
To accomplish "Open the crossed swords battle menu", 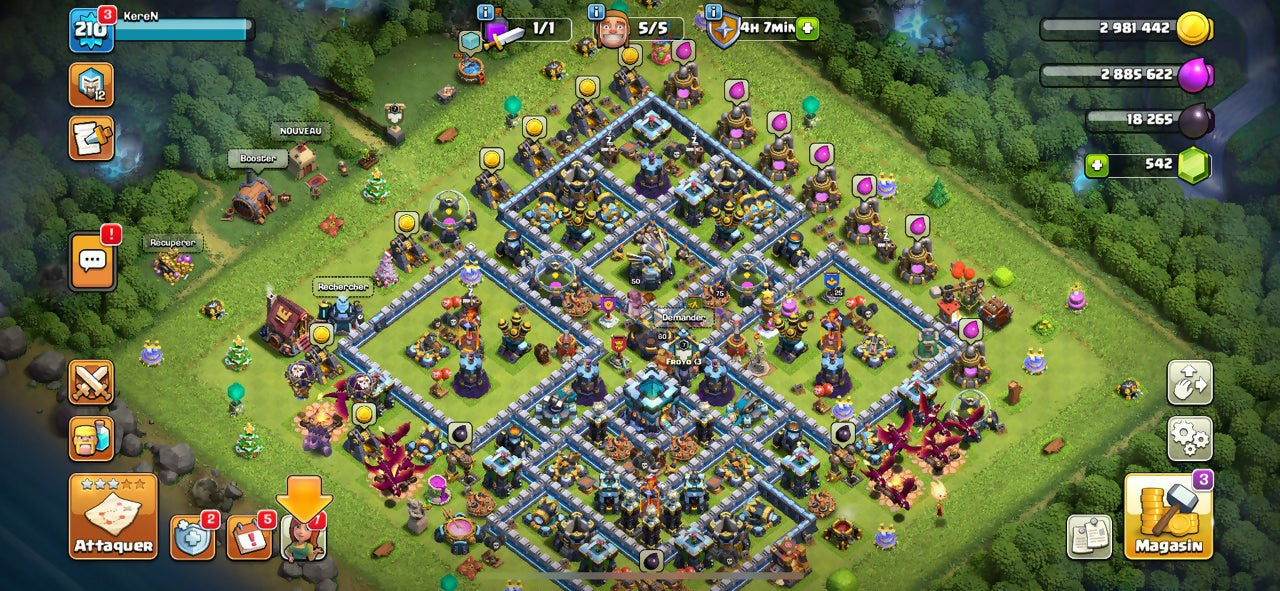I will point(91,383).
